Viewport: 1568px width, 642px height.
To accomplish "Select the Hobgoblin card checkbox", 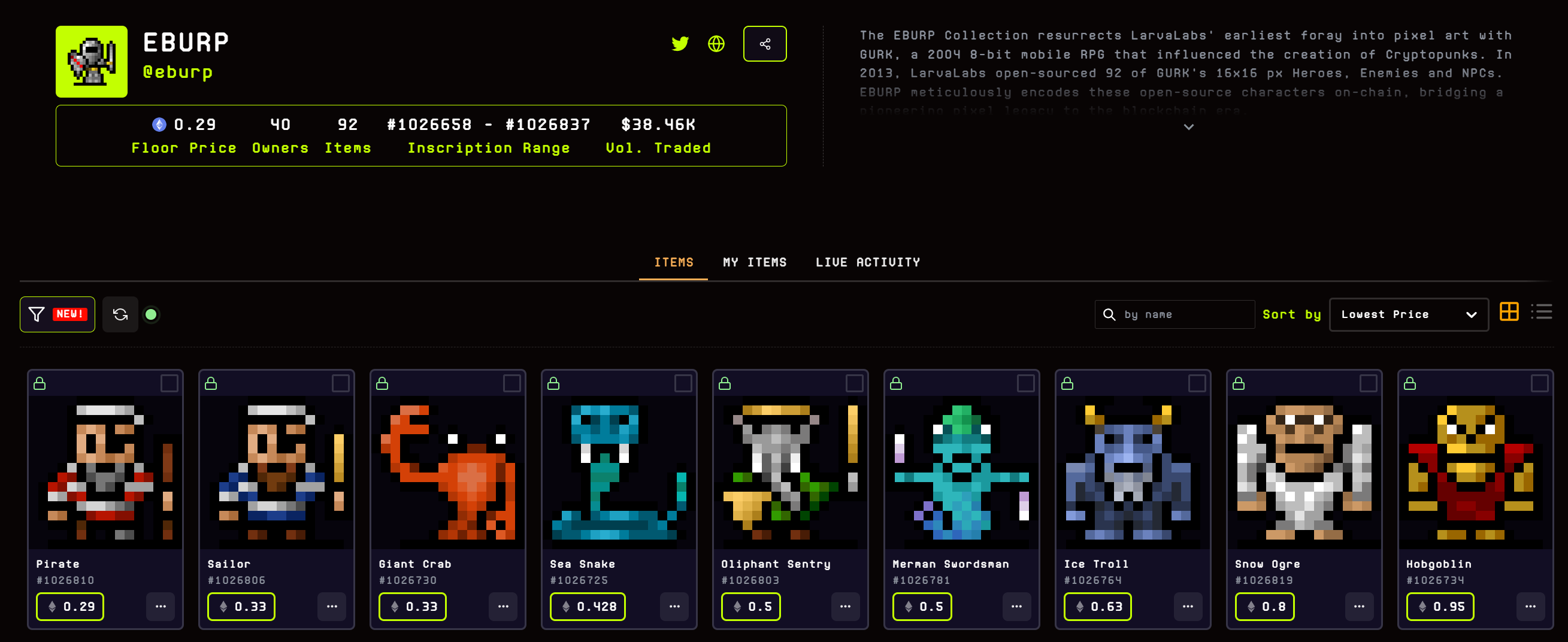I will 1539,383.
